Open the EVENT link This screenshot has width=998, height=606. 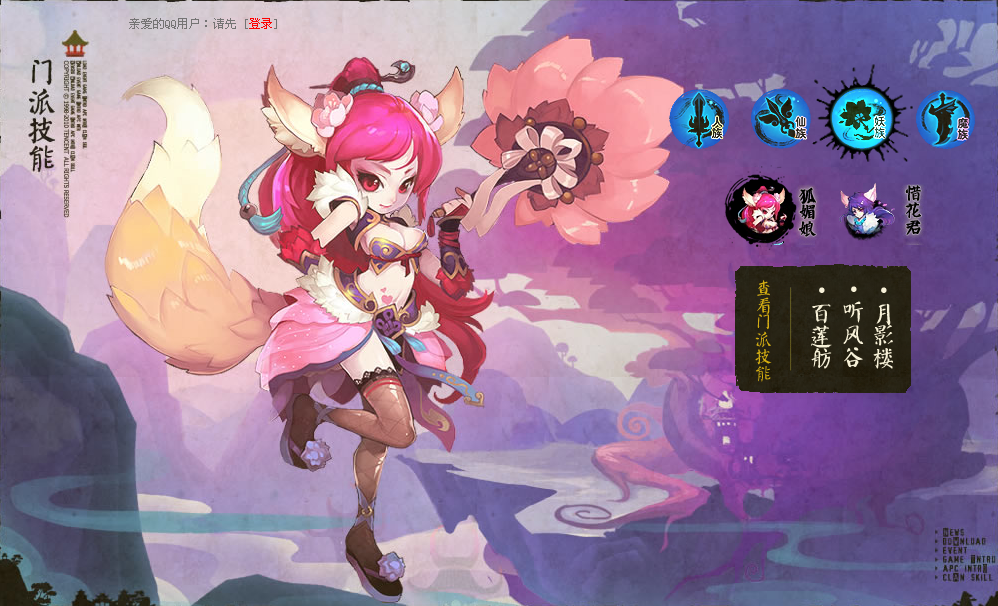click(955, 550)
